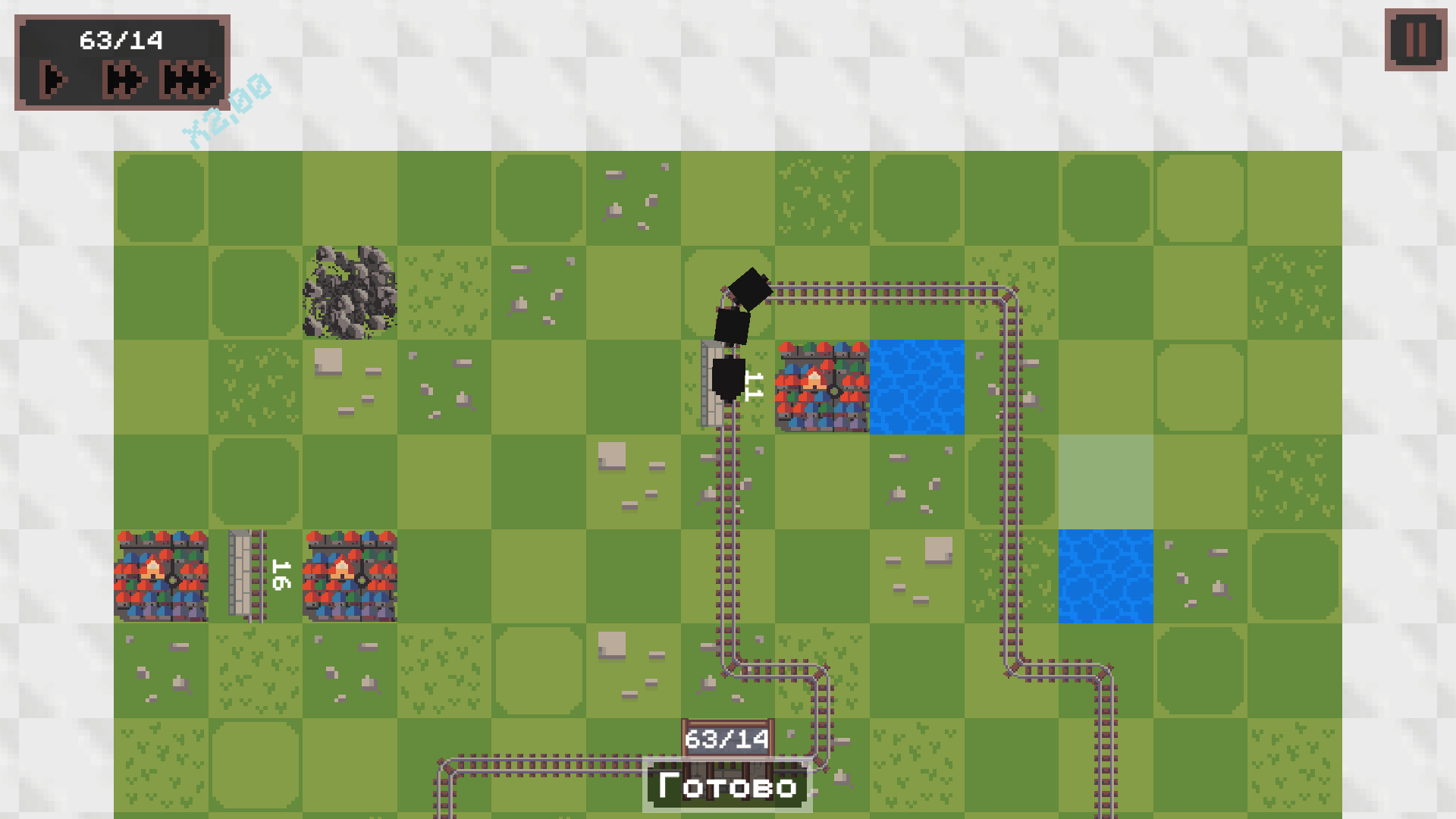1456x819 pixels.
Task: Click the rock pile obstacle tile
Action: (351, 292)
